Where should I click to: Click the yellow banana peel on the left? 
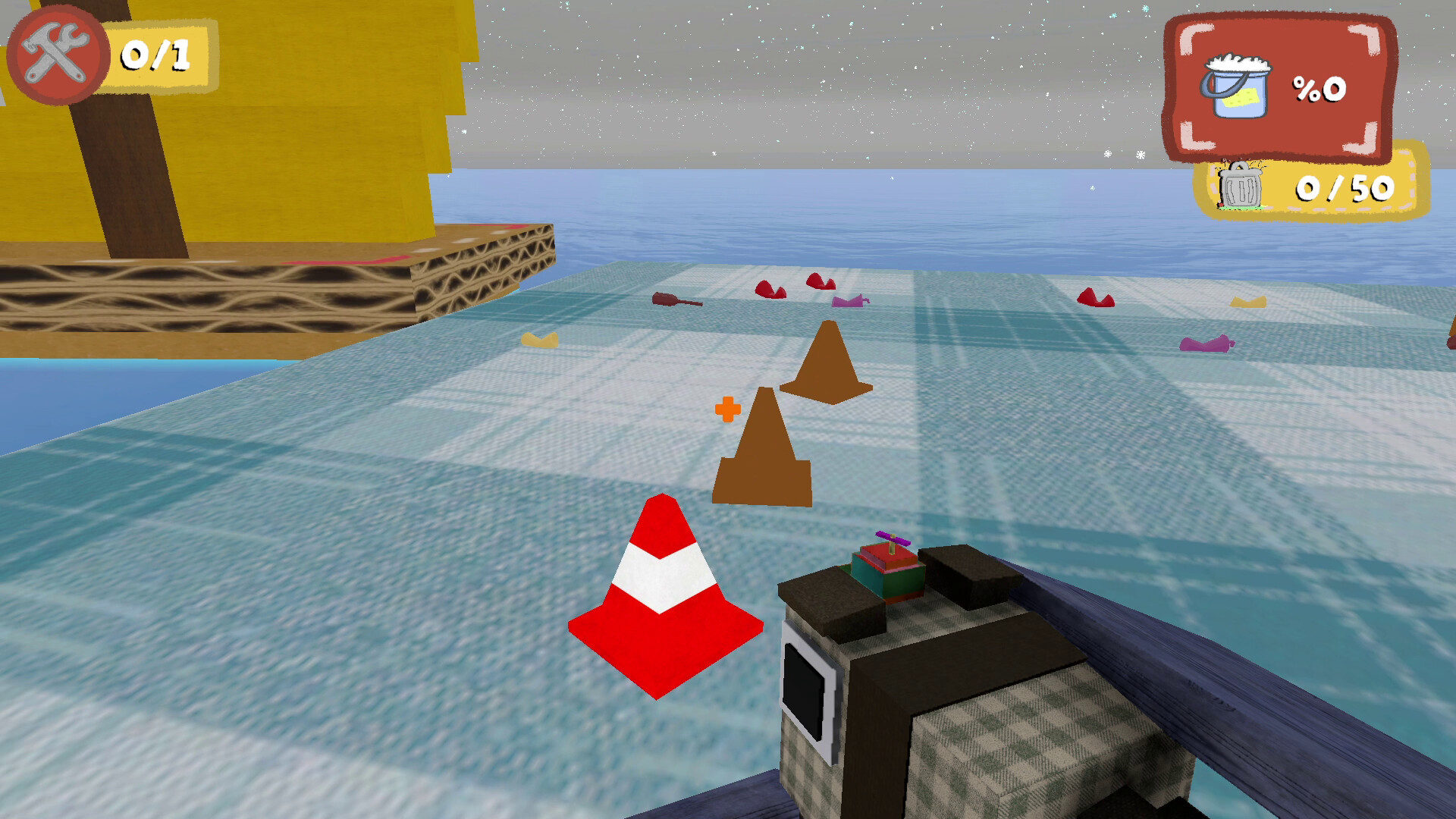click(x=540, y=339)
